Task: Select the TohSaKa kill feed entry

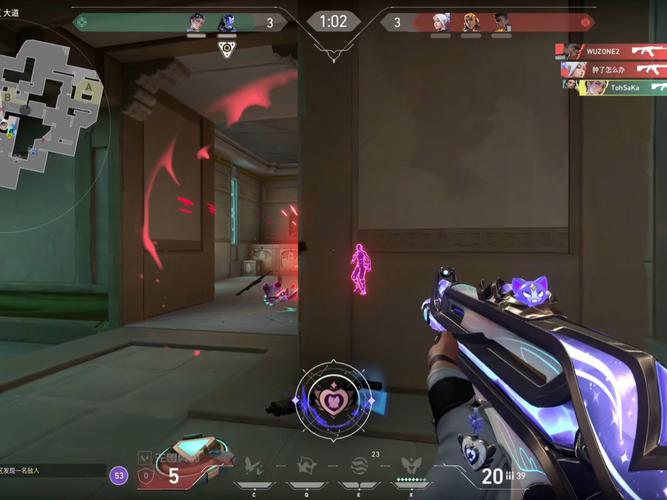Action: pos(612,87)
